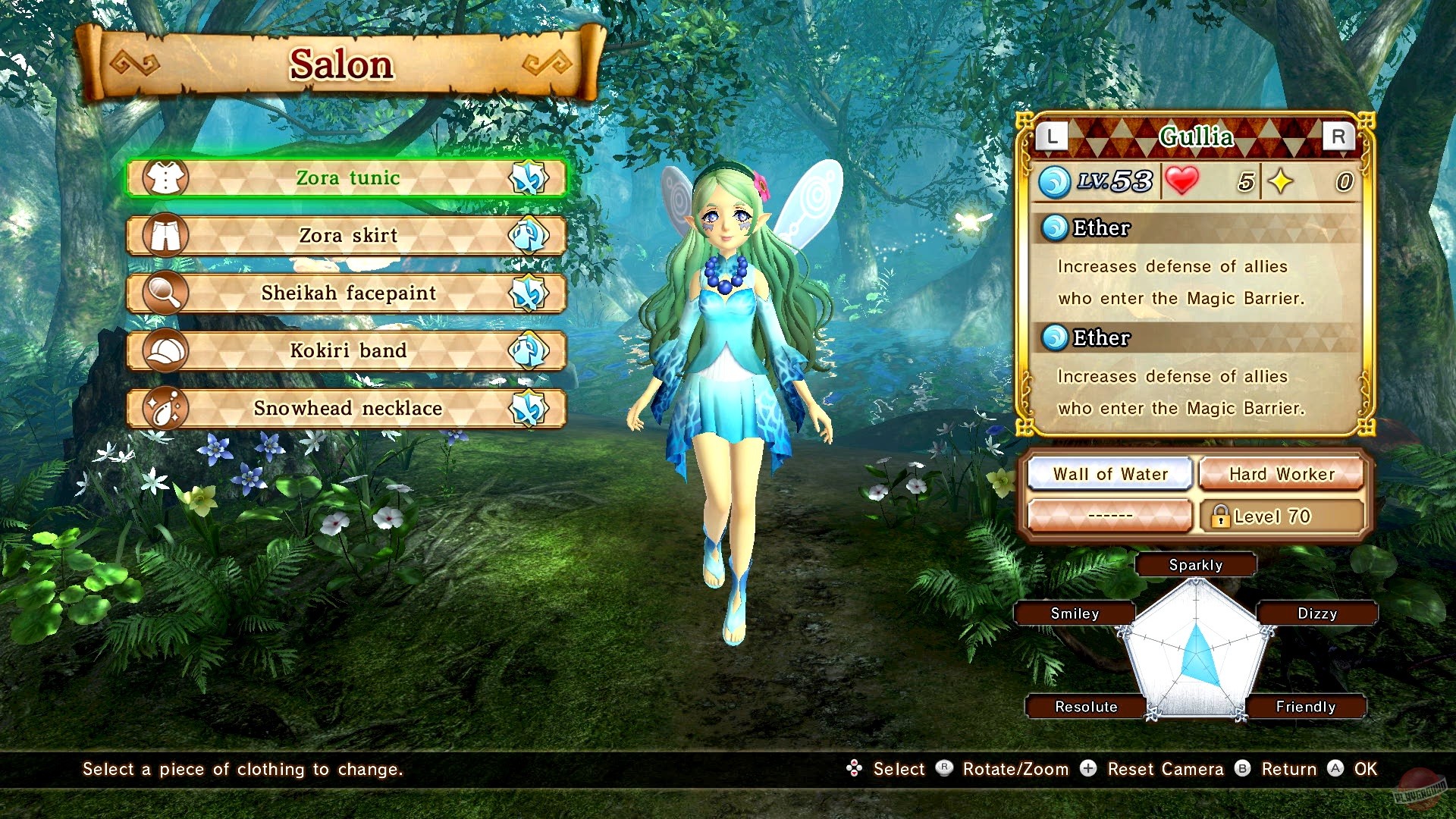Click the Return prompt to go back
The height and width of the screenshot is (819, 1456).
[1289, 769]
